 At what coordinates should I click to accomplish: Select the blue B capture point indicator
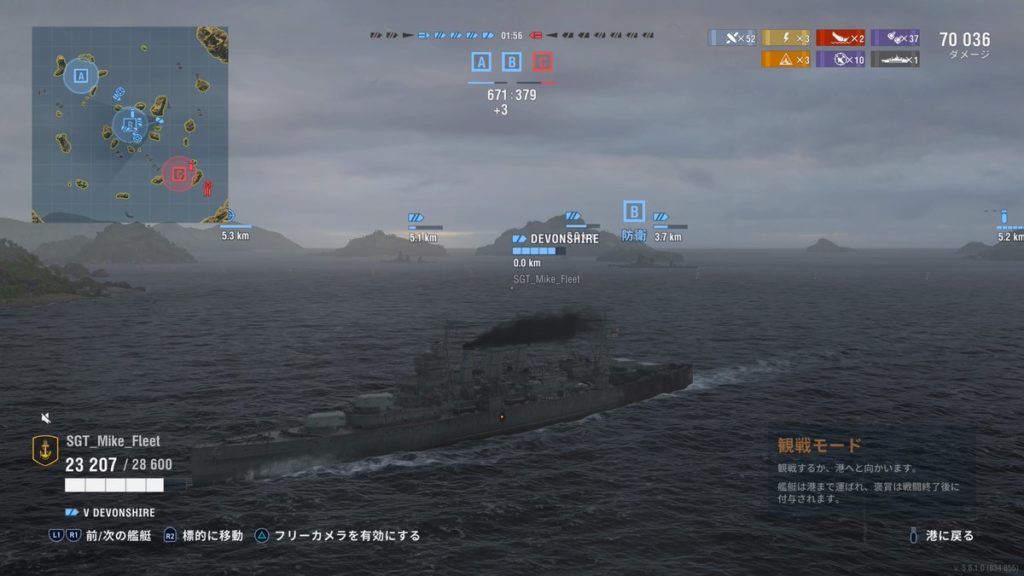click(x=512, y=63)
